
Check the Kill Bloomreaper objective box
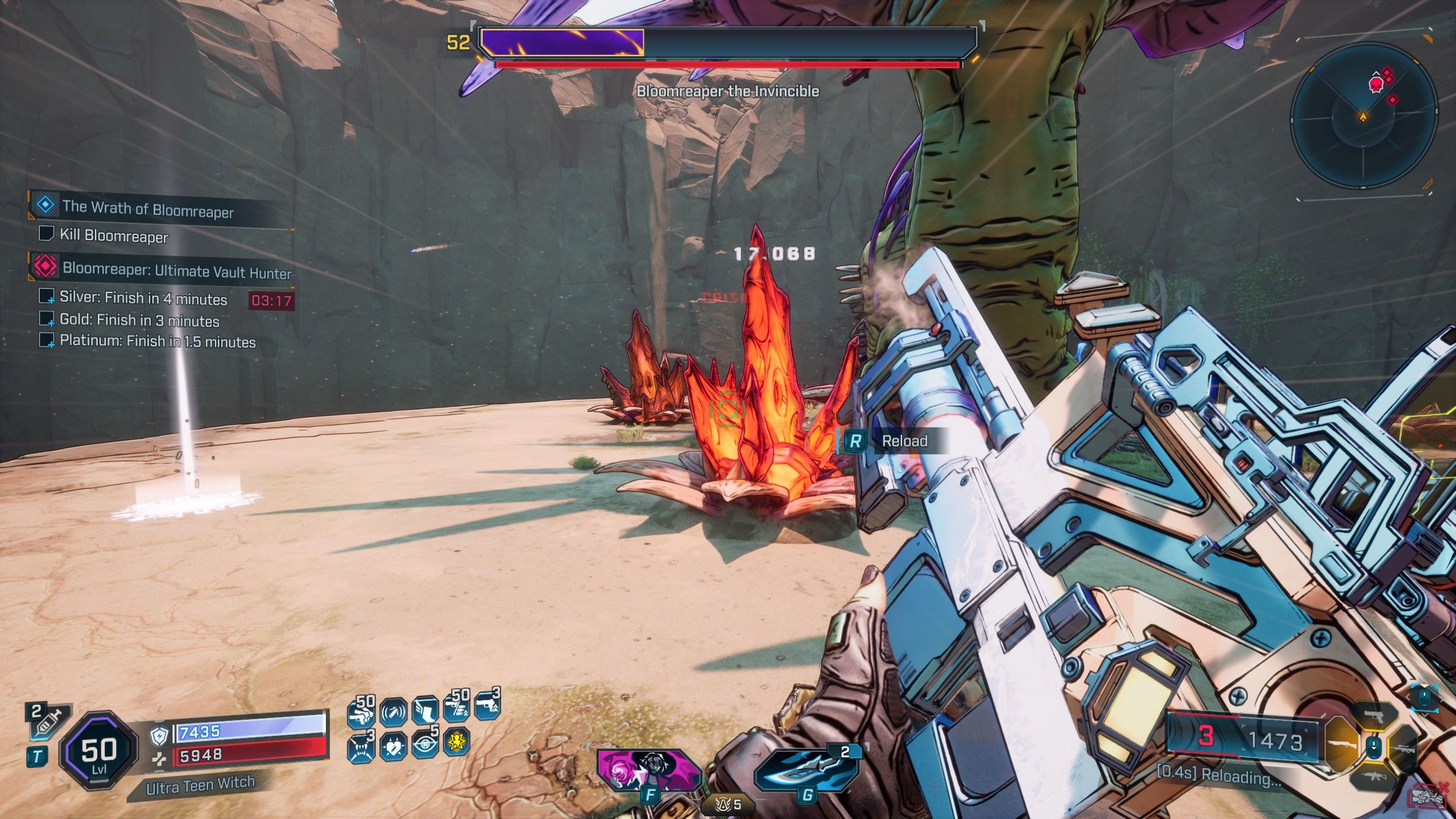tap(45, 234)
